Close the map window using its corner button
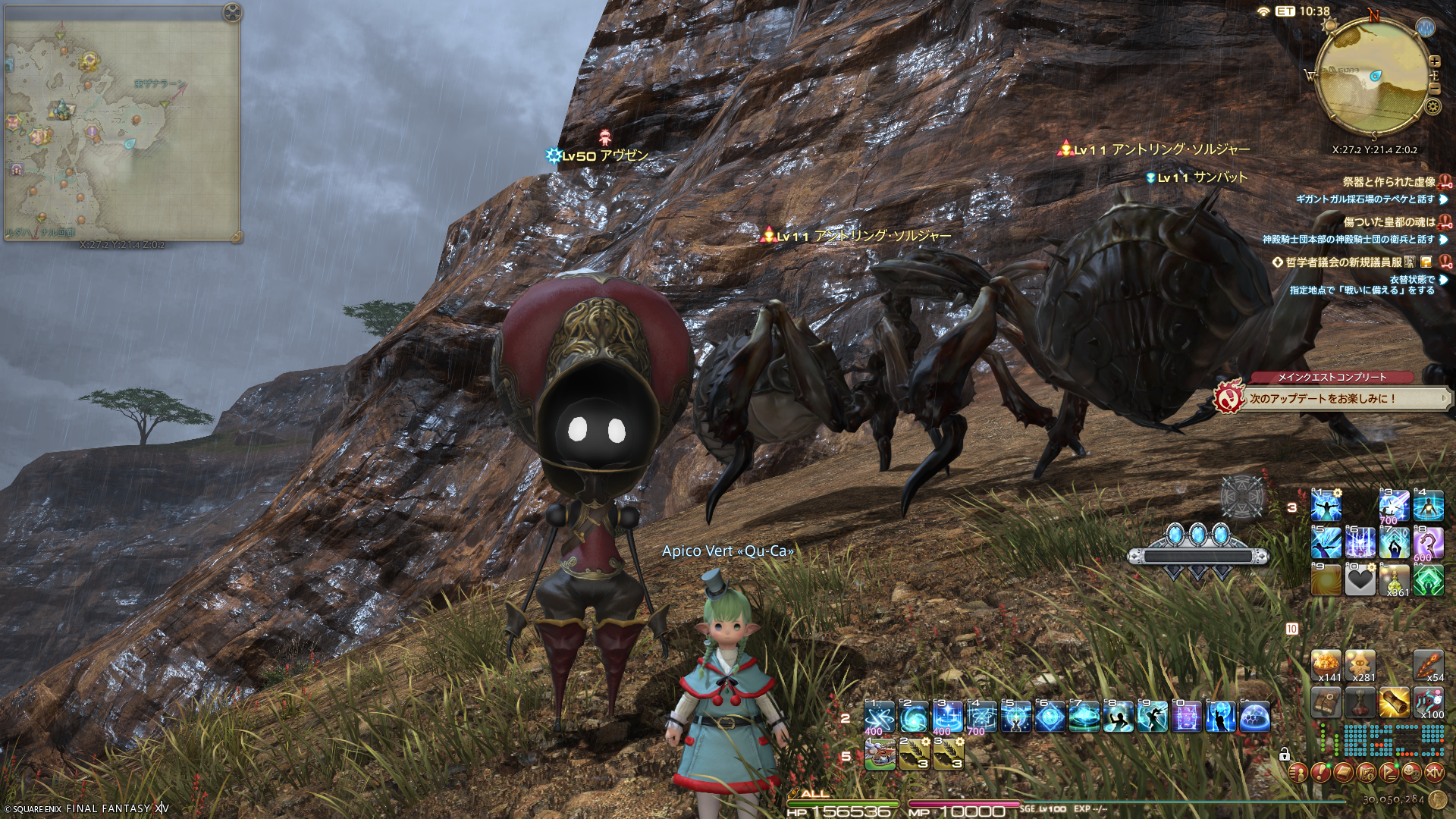The width and height of the screenshot is (1456, 819). (x=232, y=12)
